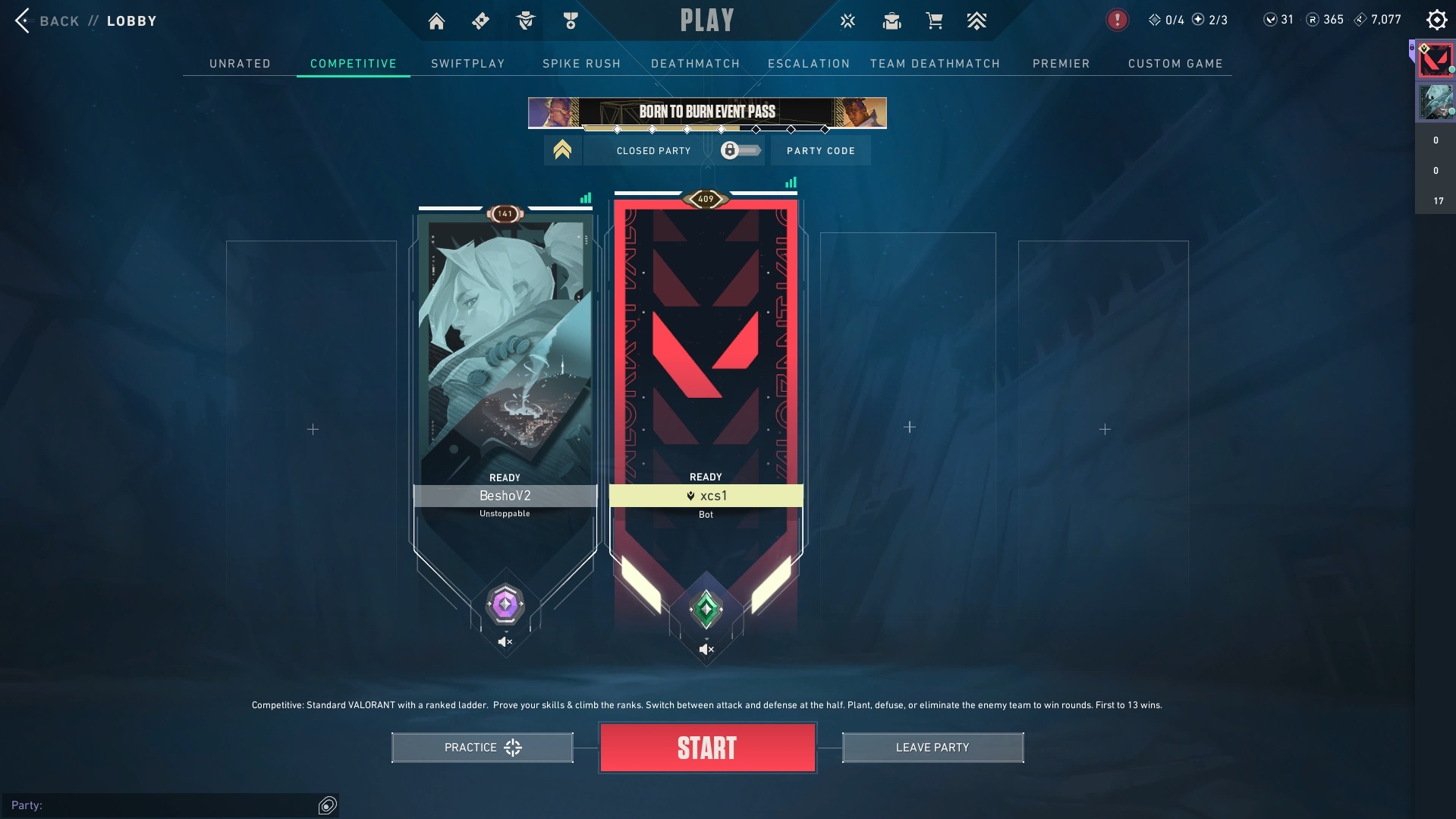Open the store shopping cart icon
The width and height of the screenshot is (1456, 819).
point(934,21)
